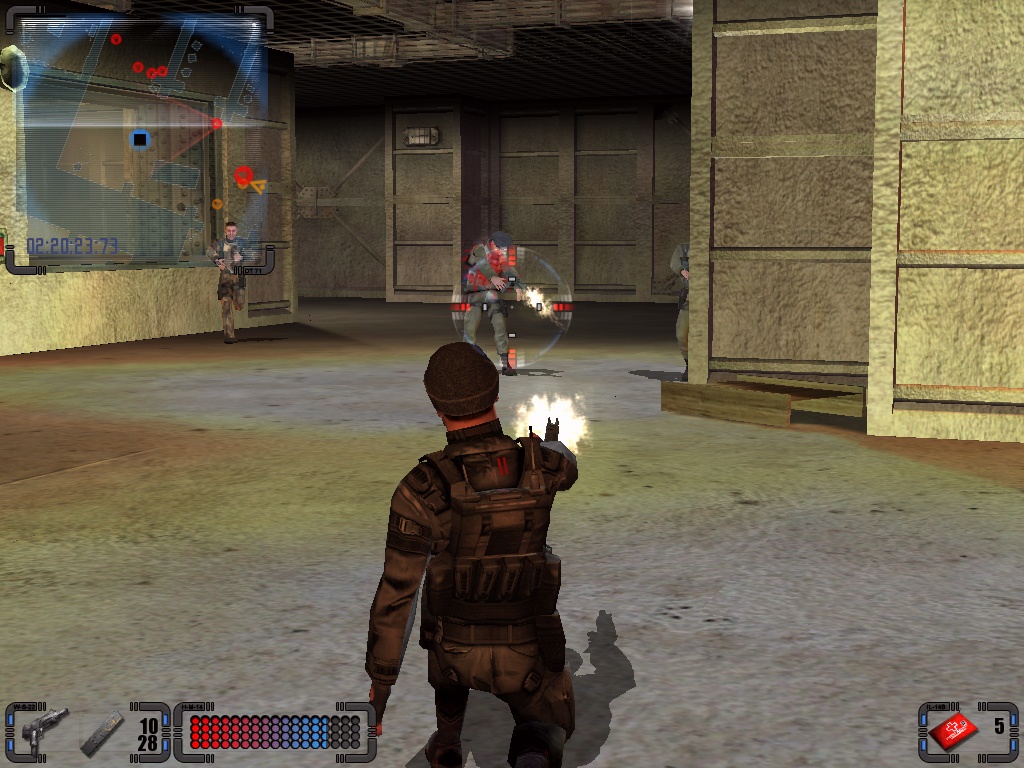The image size is (1024, 768).
Task: Use the red medkit item icon
Action: click(x=954, y=731)
